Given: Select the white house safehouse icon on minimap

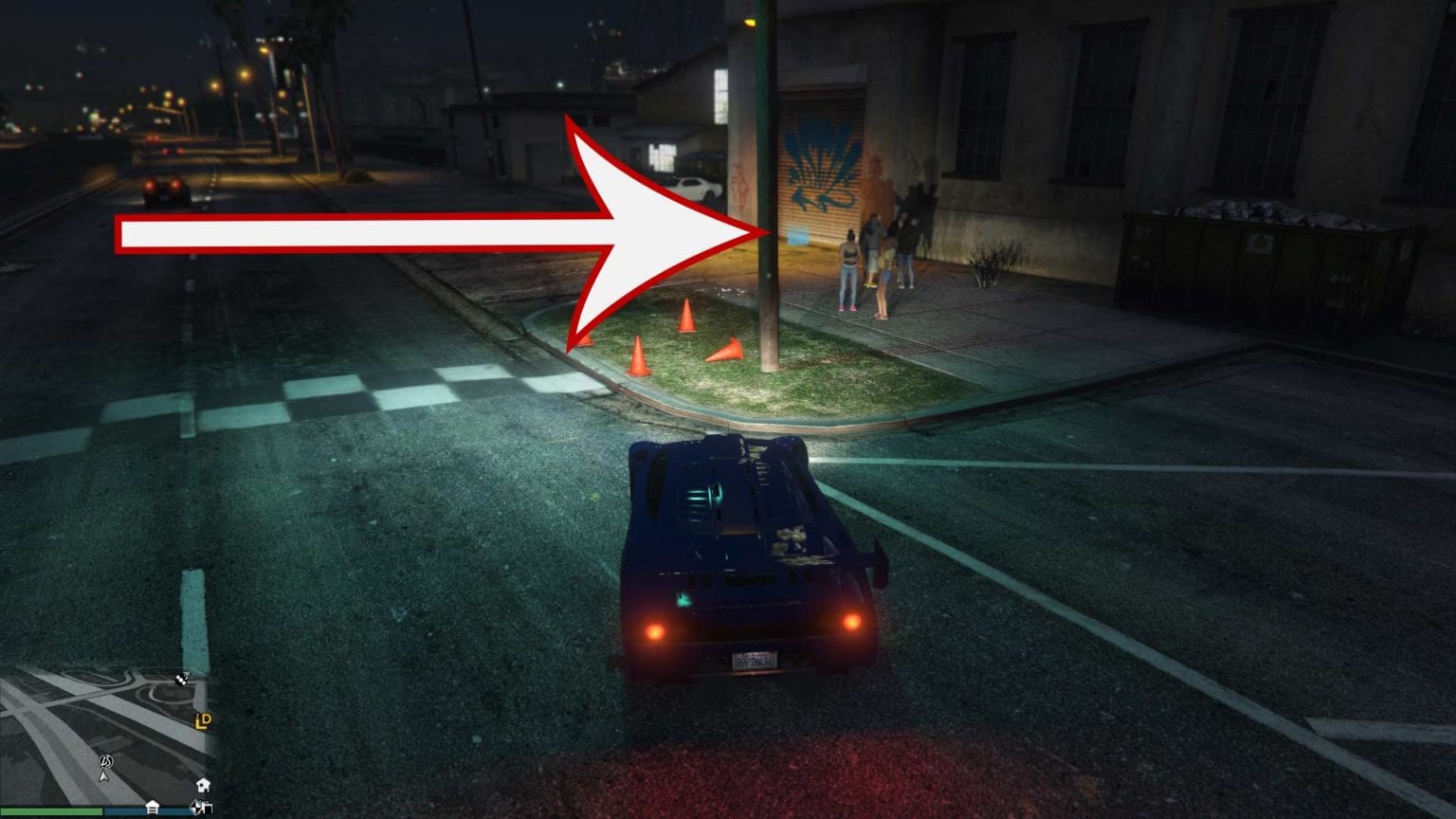Looking at the screenshot, I should 204,785.
